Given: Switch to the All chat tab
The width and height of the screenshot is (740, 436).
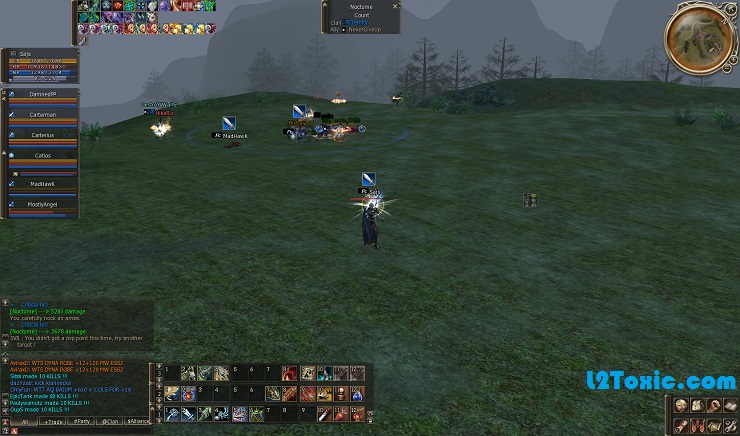Looking at the screenshot, I should (22, 422).
